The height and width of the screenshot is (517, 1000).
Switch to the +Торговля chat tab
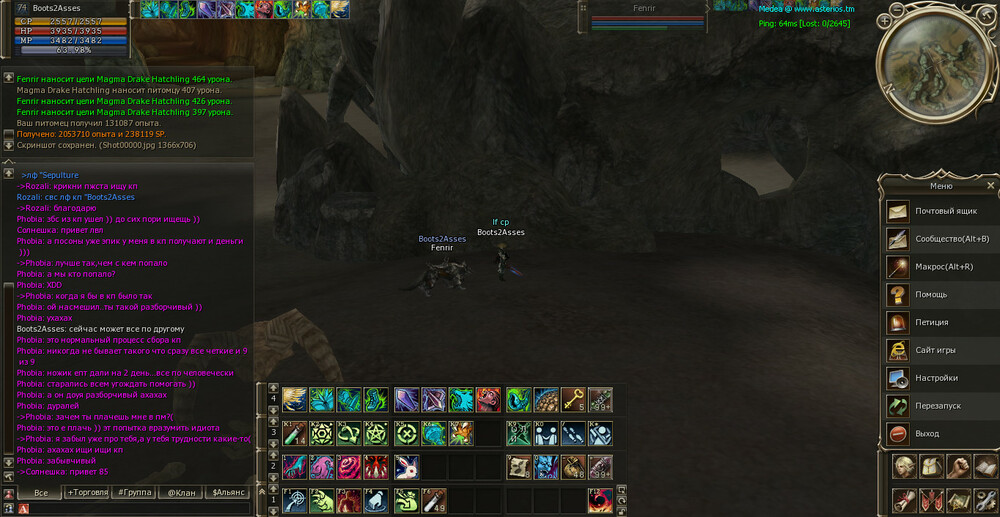coord(88,492)
